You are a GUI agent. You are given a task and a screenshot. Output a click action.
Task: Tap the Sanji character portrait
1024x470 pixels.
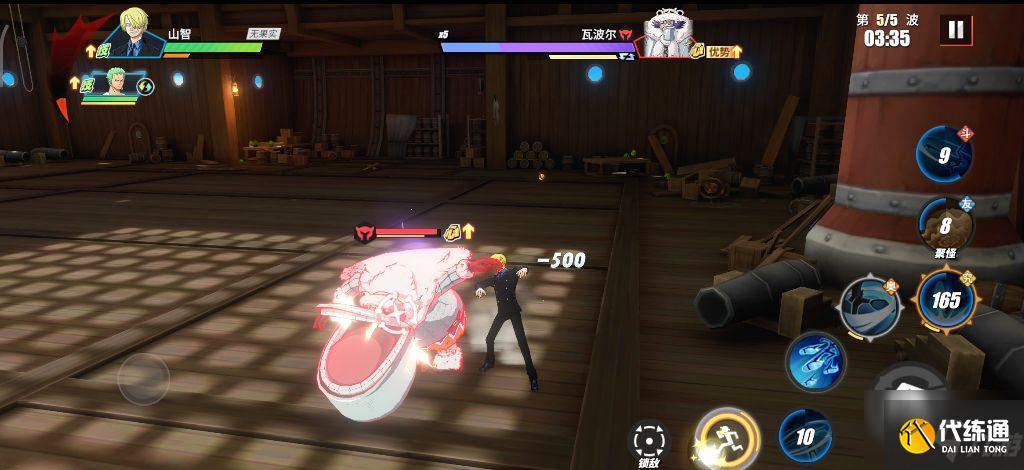[135, 32]
